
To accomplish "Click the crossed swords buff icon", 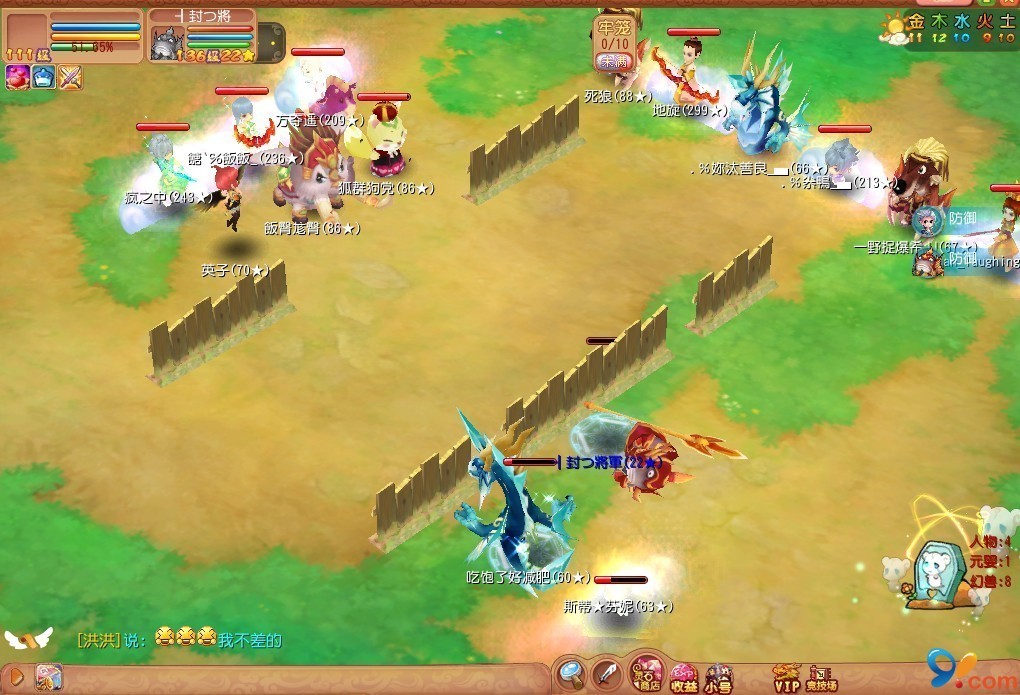I will pyautogui.click(x=70, y=77).
